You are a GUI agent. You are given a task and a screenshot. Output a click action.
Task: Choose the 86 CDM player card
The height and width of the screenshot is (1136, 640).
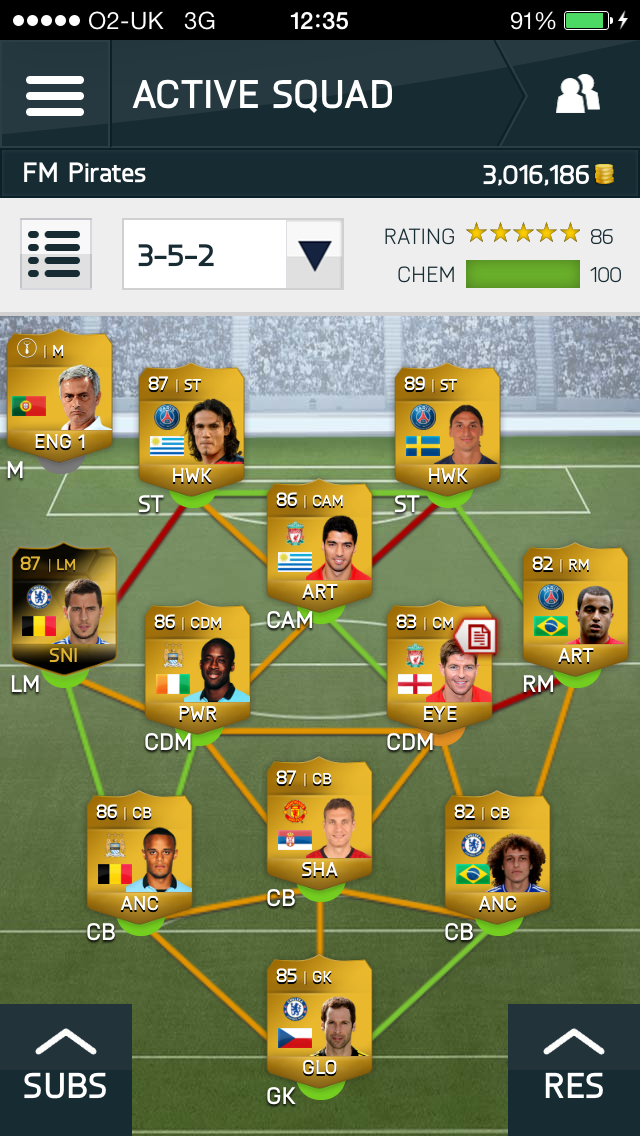pyautogui.click(x=197, y=667)
